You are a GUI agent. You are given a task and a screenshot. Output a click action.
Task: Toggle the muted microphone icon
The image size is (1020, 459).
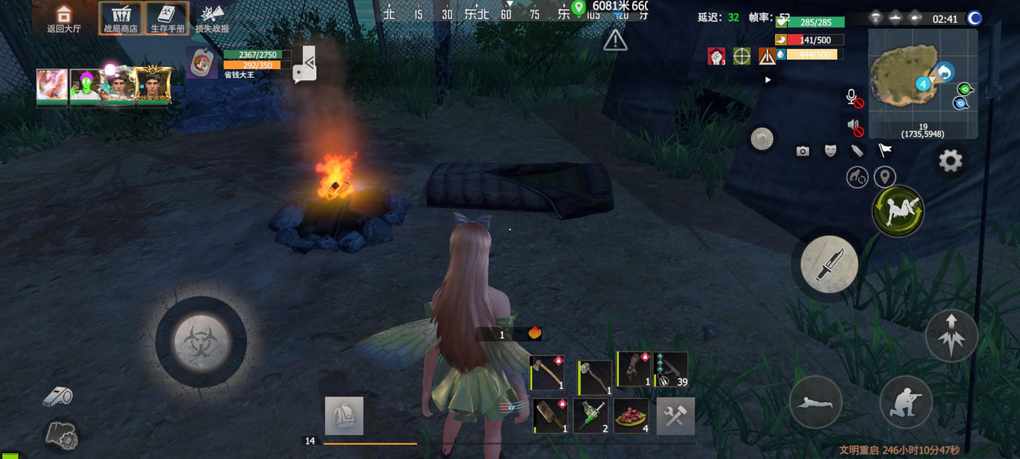[x=854, y=98]
